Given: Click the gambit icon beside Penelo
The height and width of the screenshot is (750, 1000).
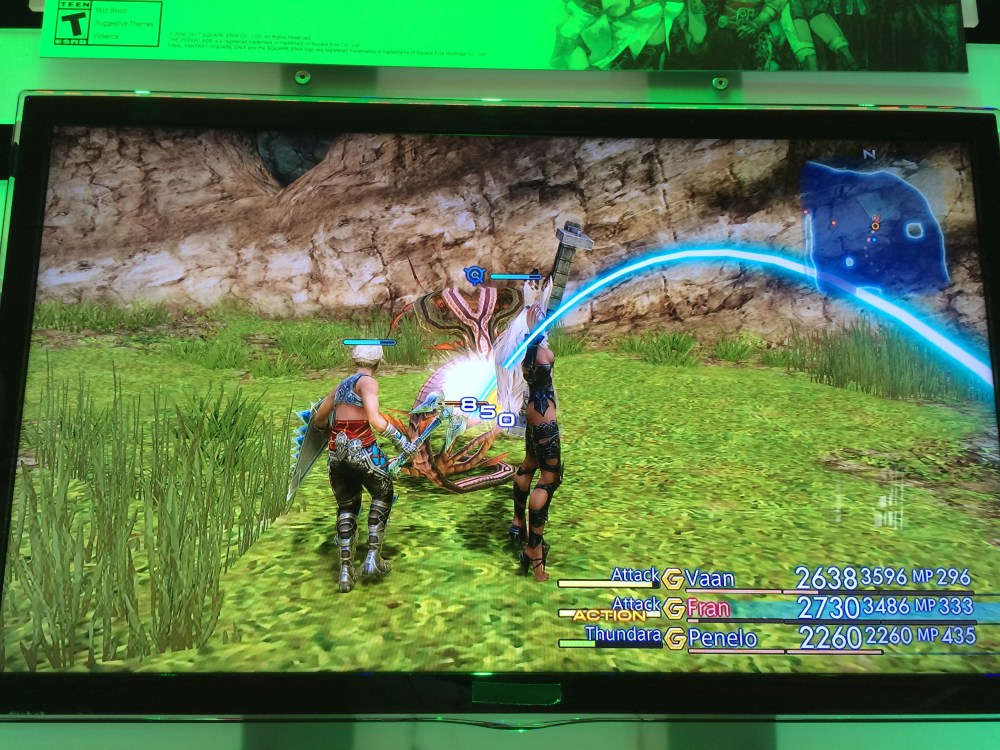Looking at the screenshot, I should click(673, 636).
